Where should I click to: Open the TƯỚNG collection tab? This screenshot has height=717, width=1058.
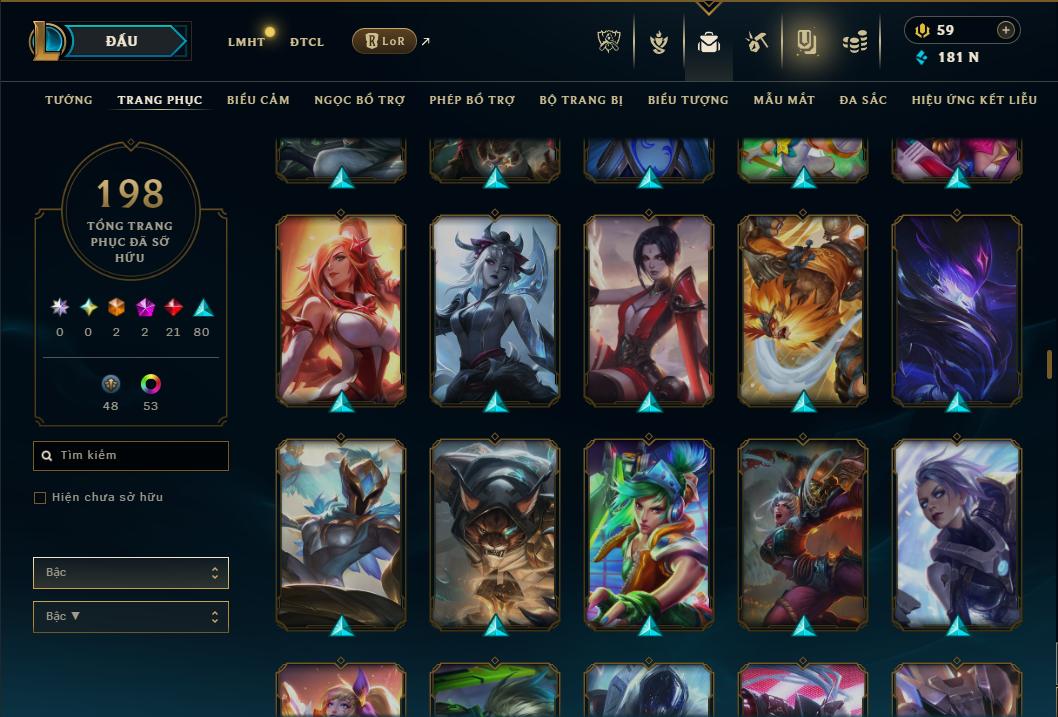[x=69, y=100]
